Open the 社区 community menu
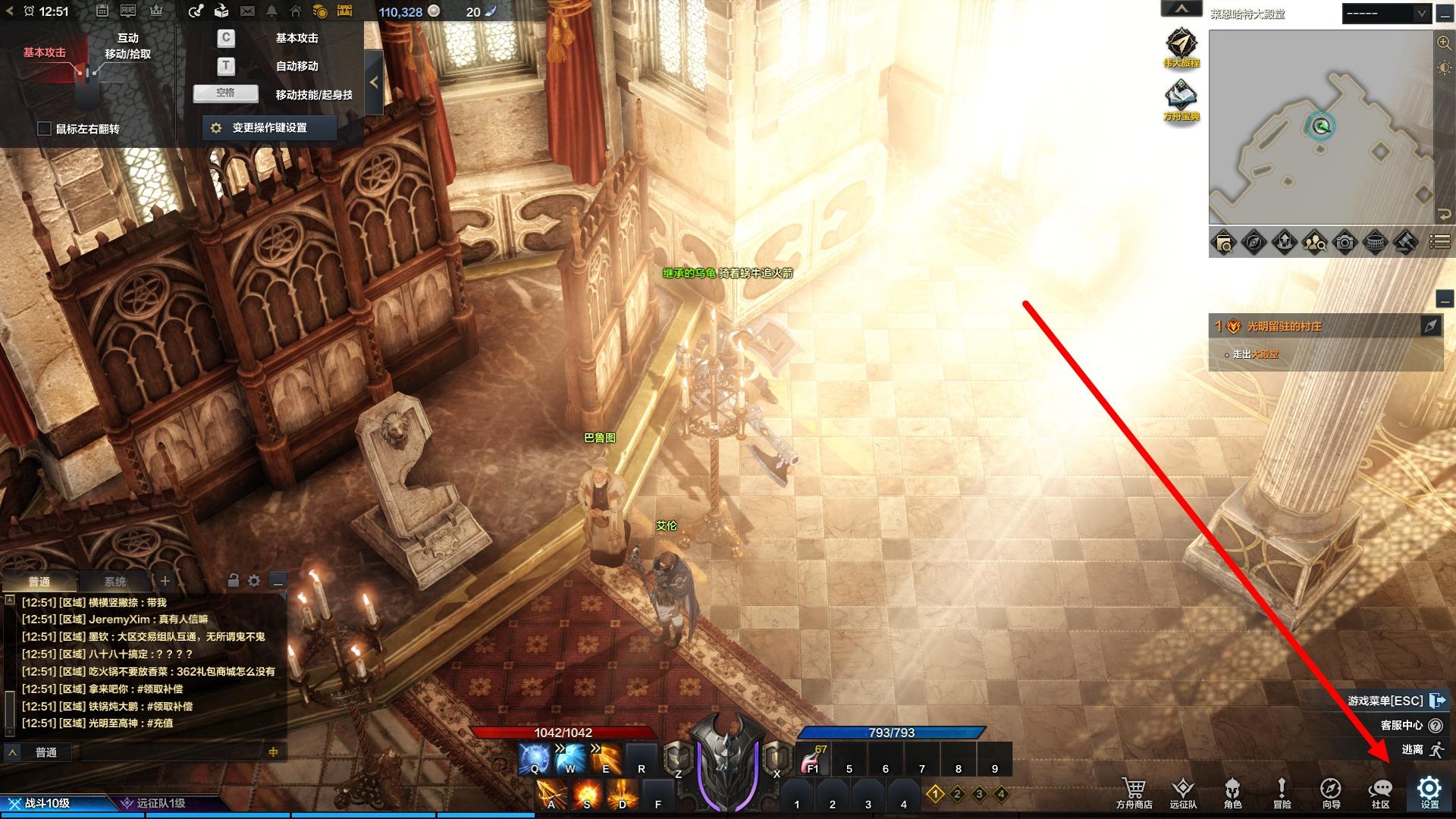 pyautogui.click(x=1381, y=792)
